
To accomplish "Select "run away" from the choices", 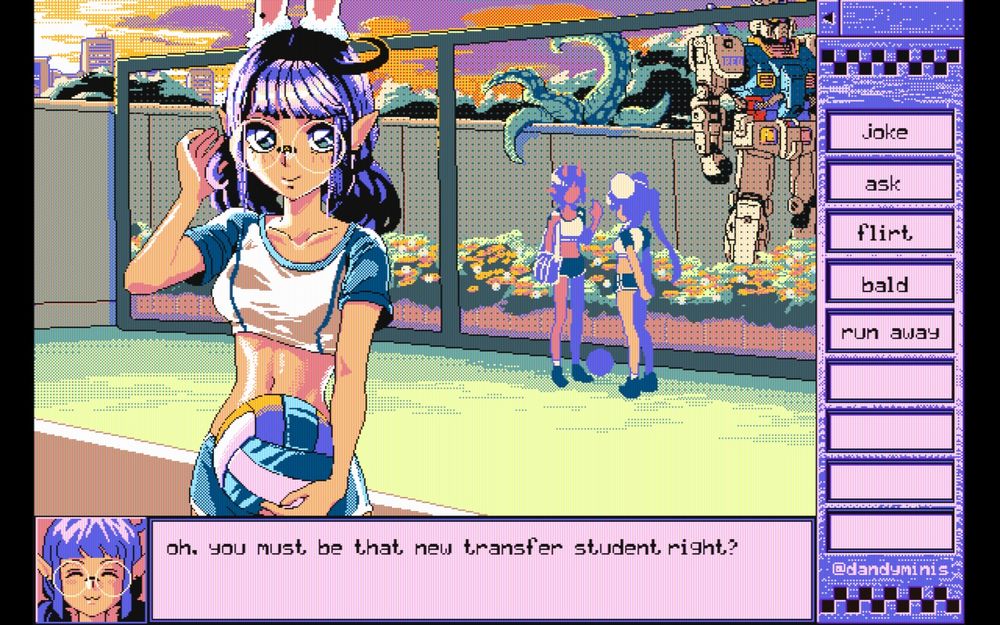I will (889, 332).
